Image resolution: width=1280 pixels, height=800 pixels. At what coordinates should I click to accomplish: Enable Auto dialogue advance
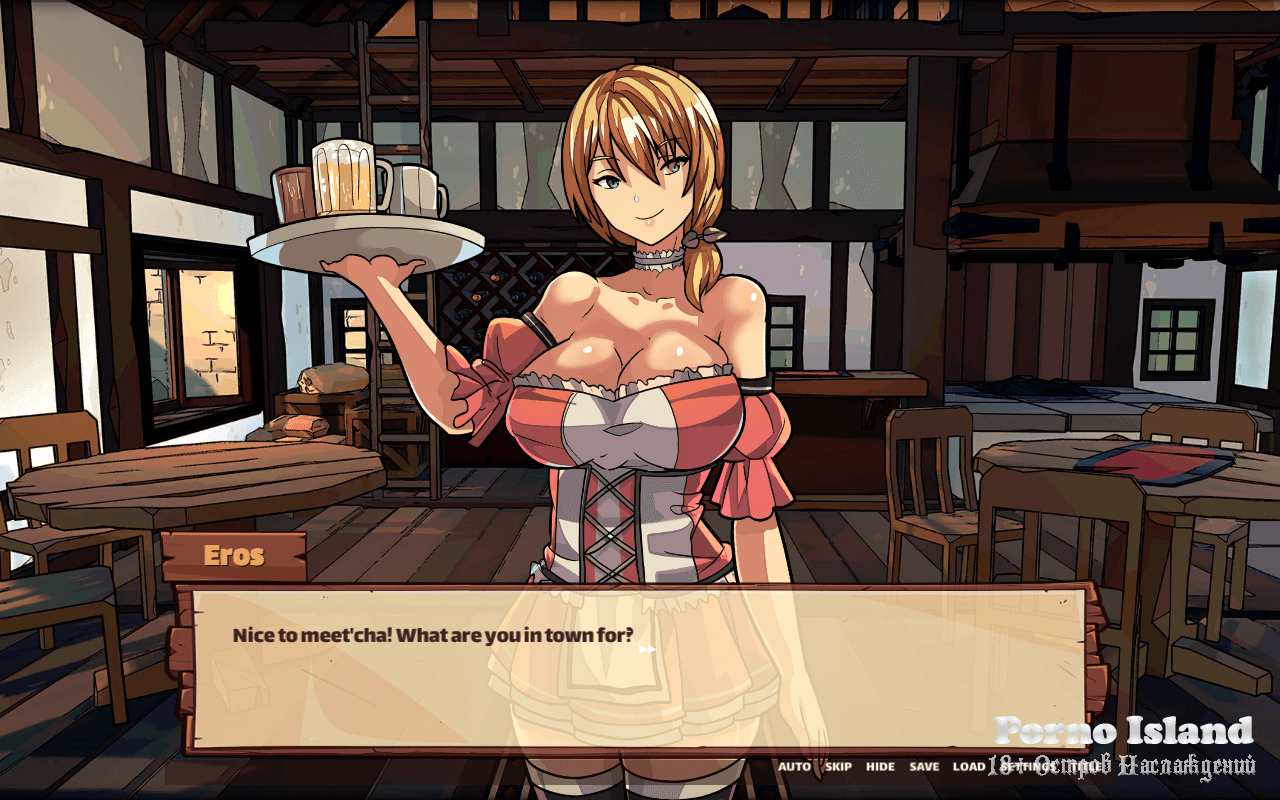(794, 767)
